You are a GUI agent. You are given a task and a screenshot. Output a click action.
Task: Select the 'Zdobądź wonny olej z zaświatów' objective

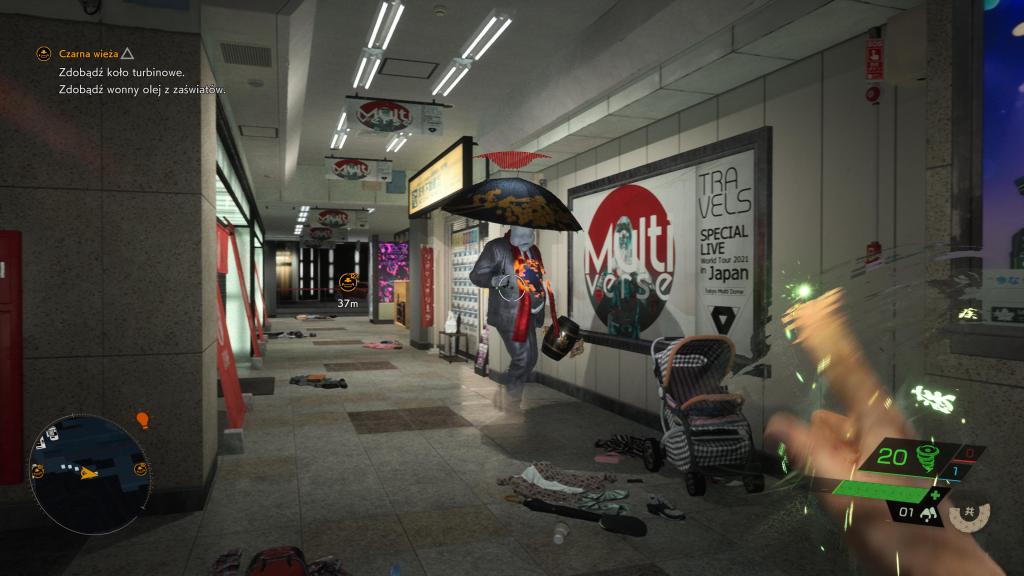[141, 89]
